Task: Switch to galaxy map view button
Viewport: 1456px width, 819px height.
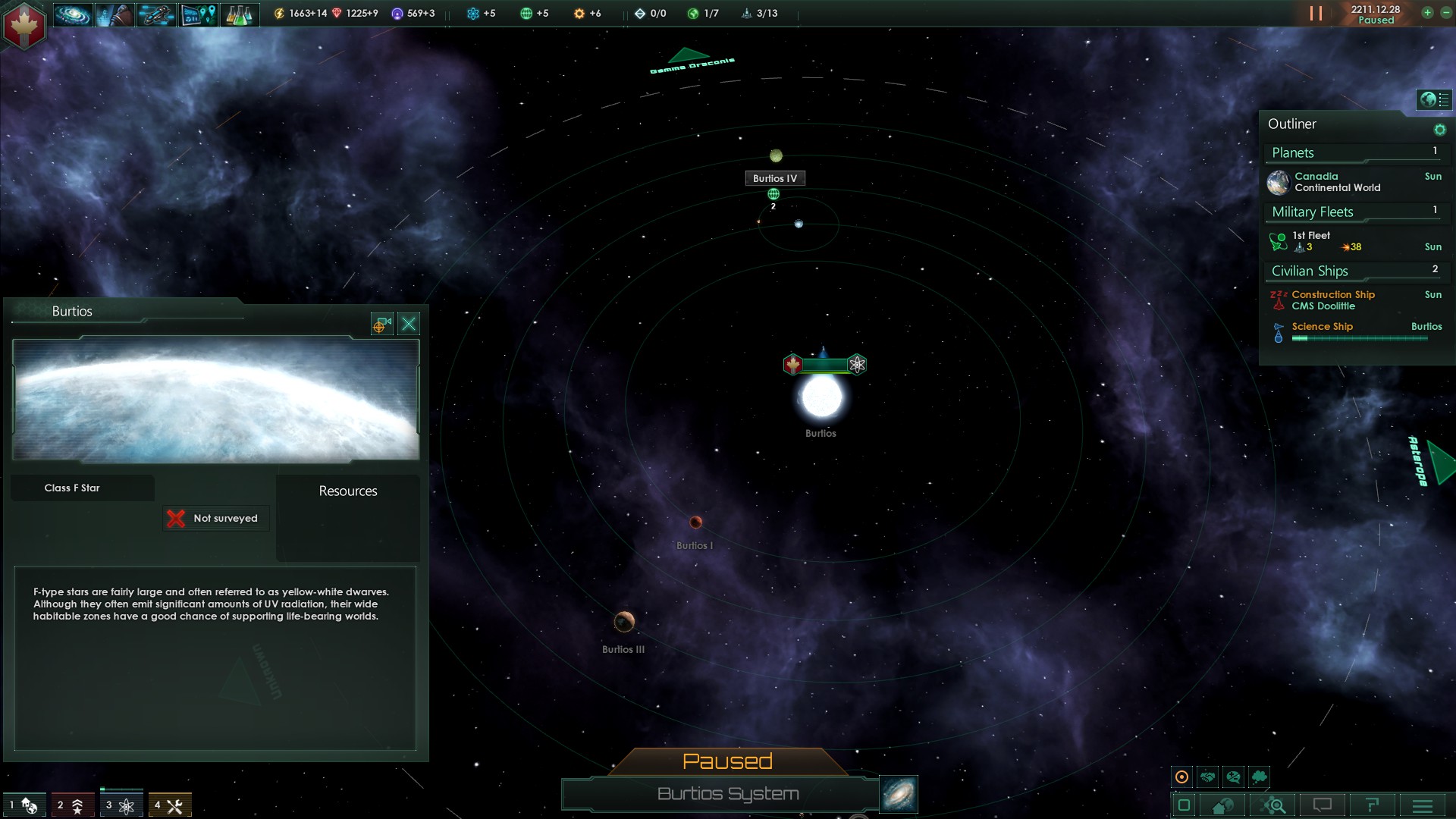Action: tap(899, 793)
